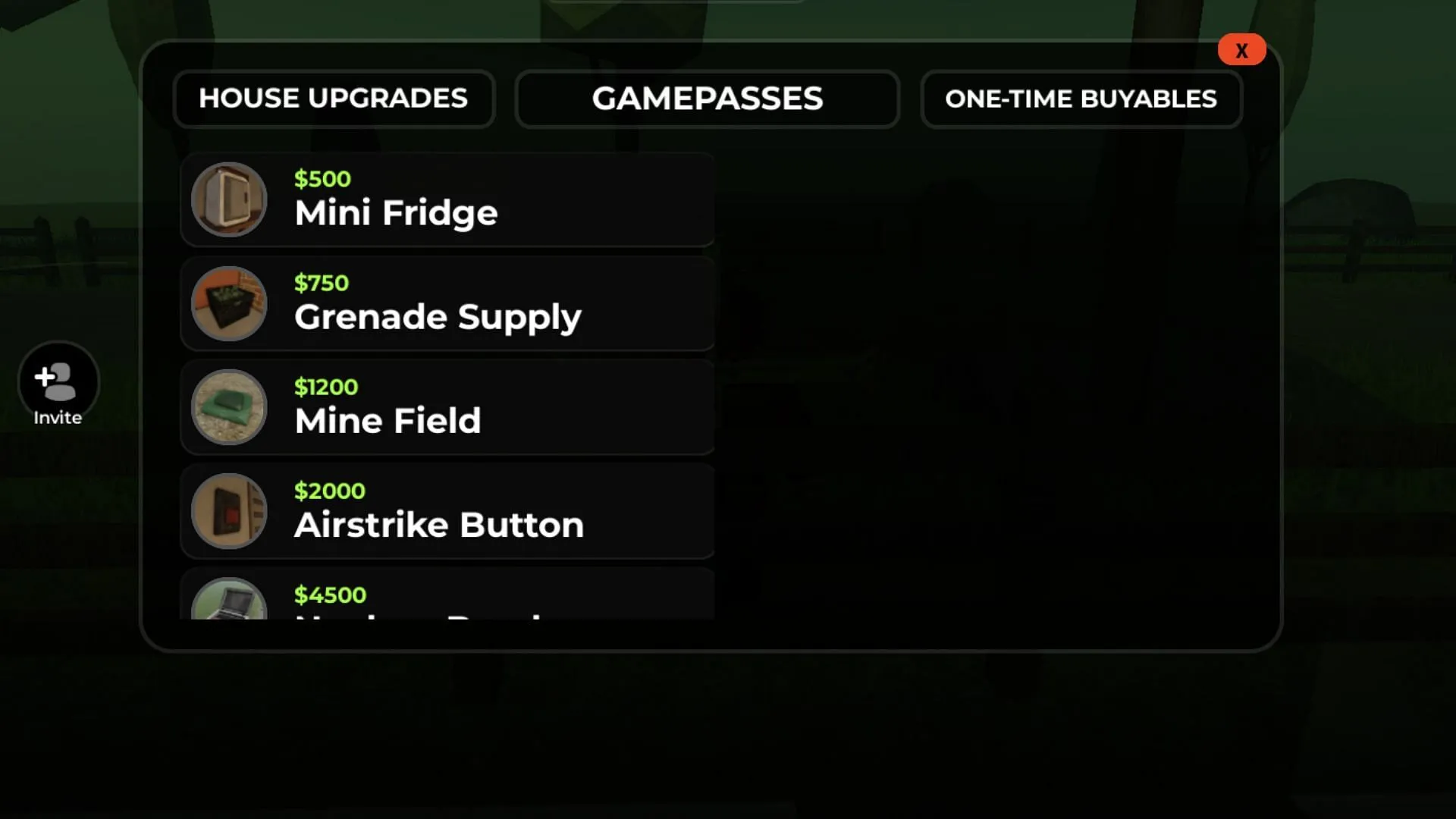This screenshot has height=819, width=1456.
Task: Buy the Airstrike Button gamepass
Action: [x=447, y=511]
